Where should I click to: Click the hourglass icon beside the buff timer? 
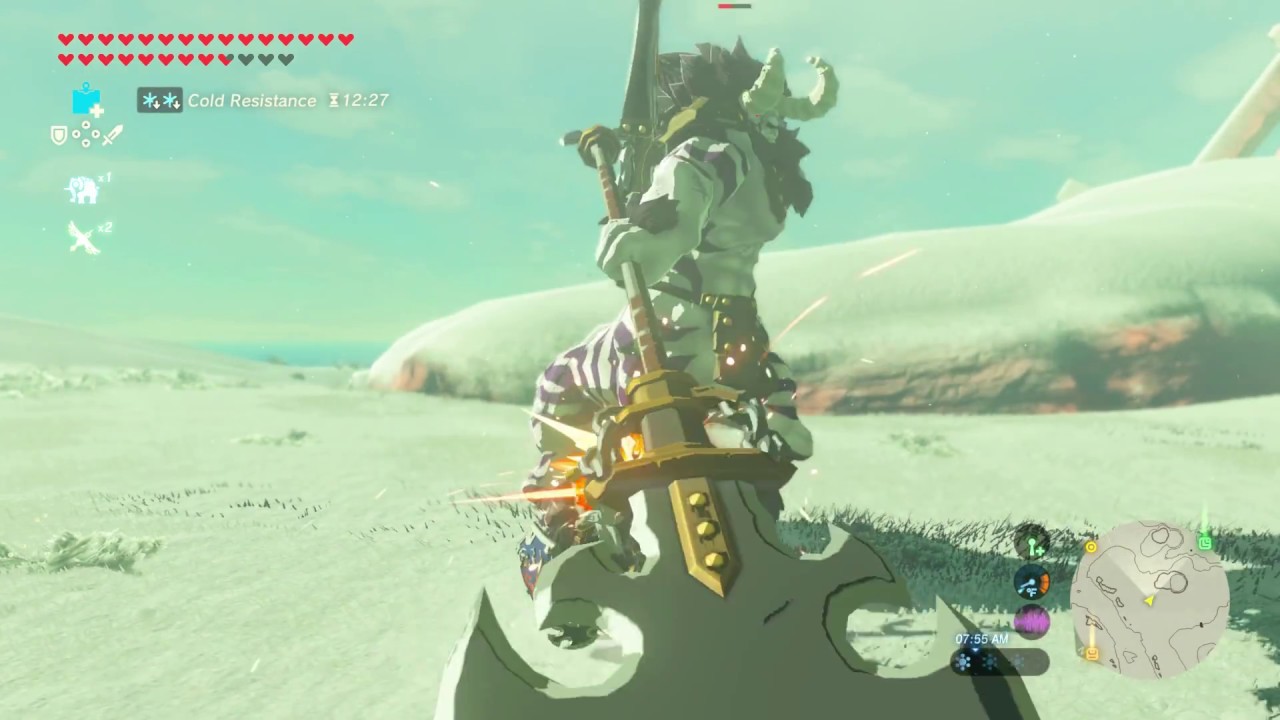click(x=332, y=100)
